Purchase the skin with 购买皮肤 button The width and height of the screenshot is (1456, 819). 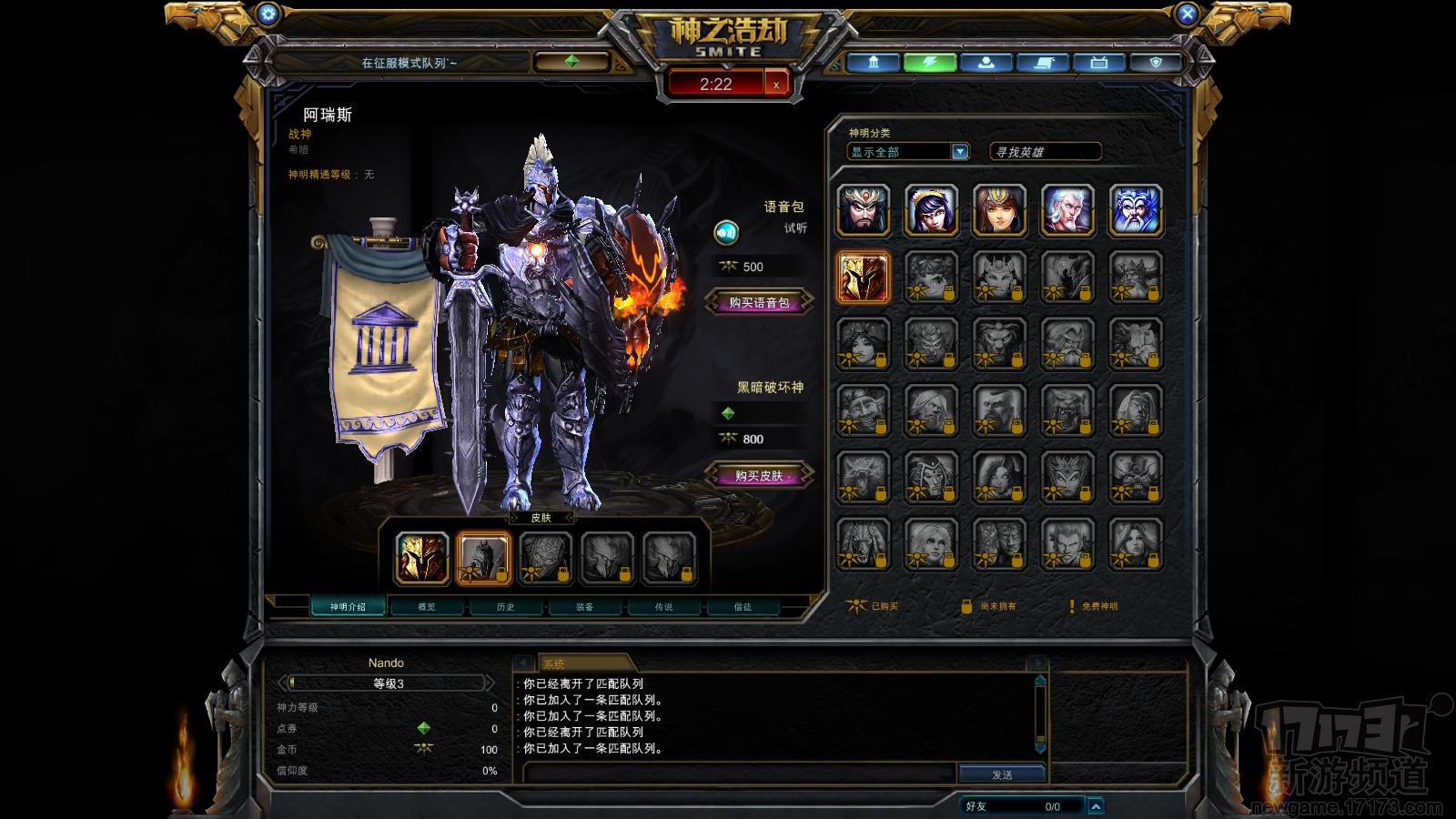pos(758,476)
